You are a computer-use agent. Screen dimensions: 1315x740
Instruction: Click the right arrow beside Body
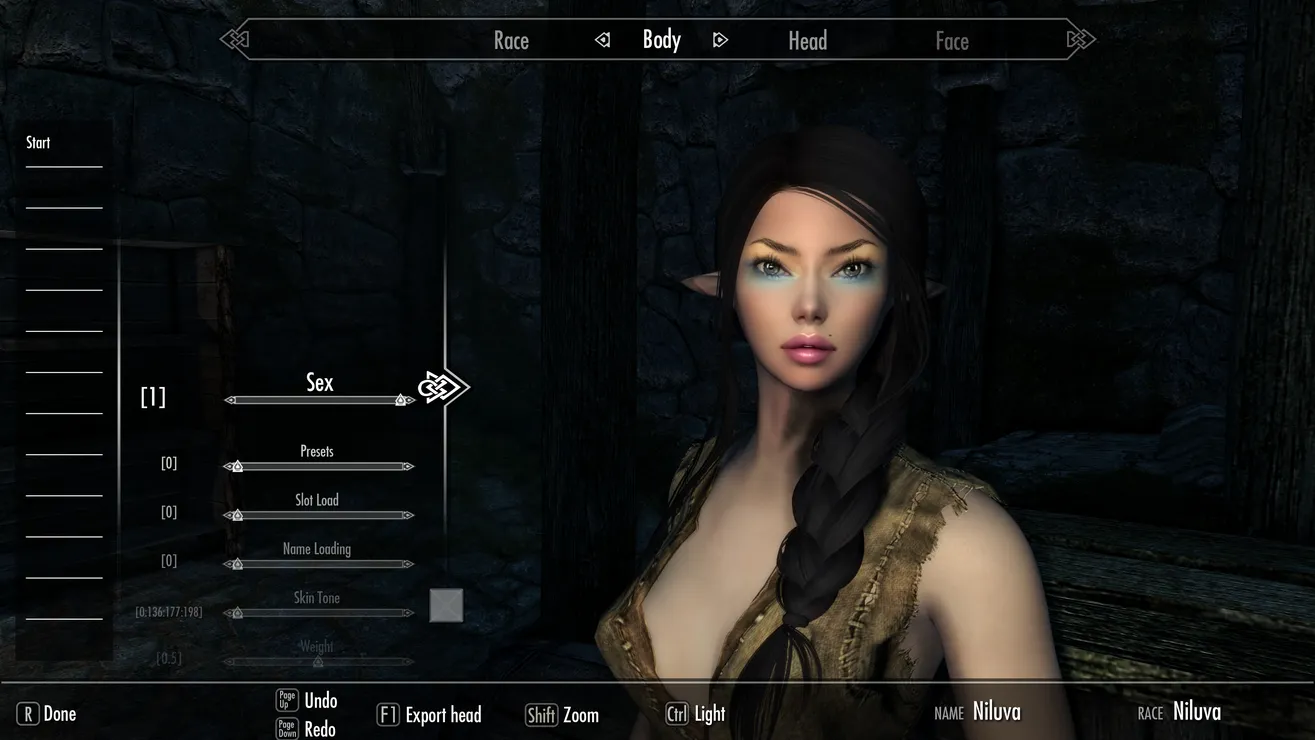(x=720, y=40)
